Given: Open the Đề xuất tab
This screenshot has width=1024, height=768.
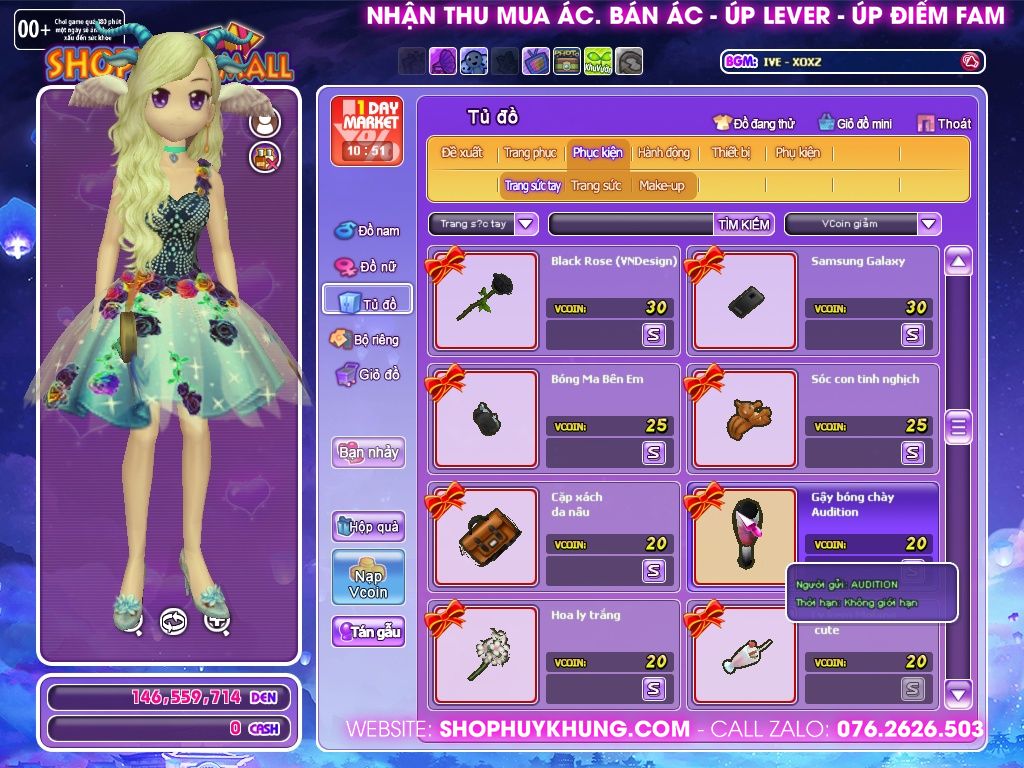Looking at the screenshot, I should tap(462, 153).
